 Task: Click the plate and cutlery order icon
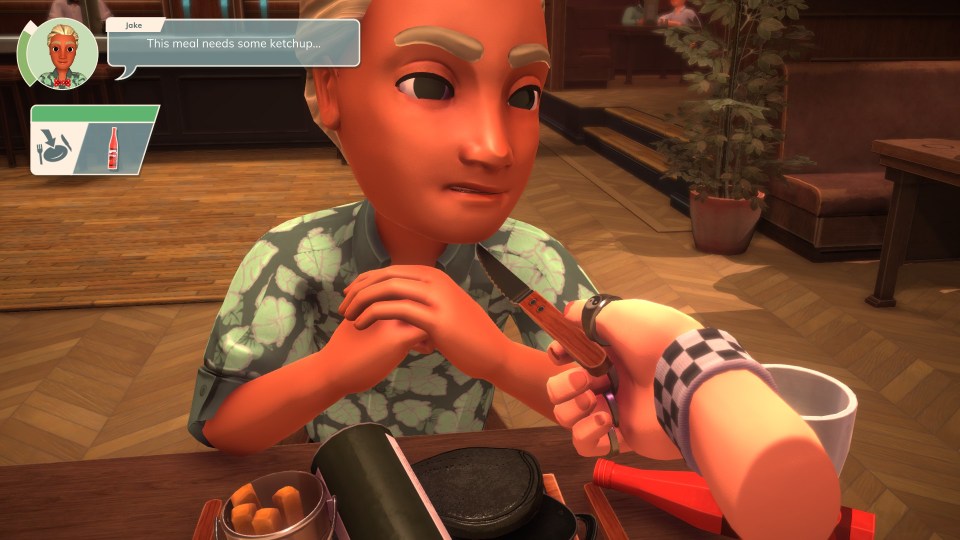coord(56,148)
